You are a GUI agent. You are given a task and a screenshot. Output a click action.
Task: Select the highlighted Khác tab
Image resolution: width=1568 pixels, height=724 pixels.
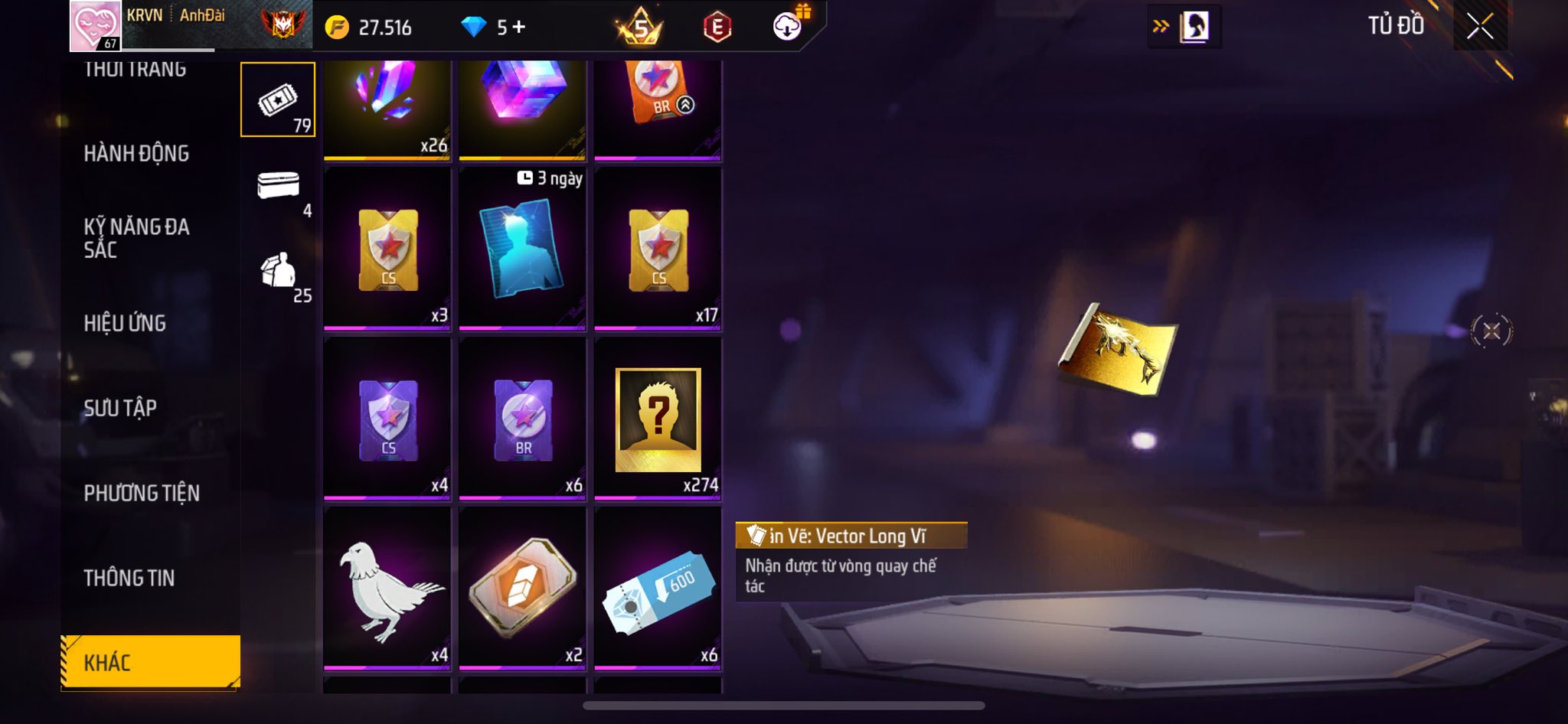(150, 662)
